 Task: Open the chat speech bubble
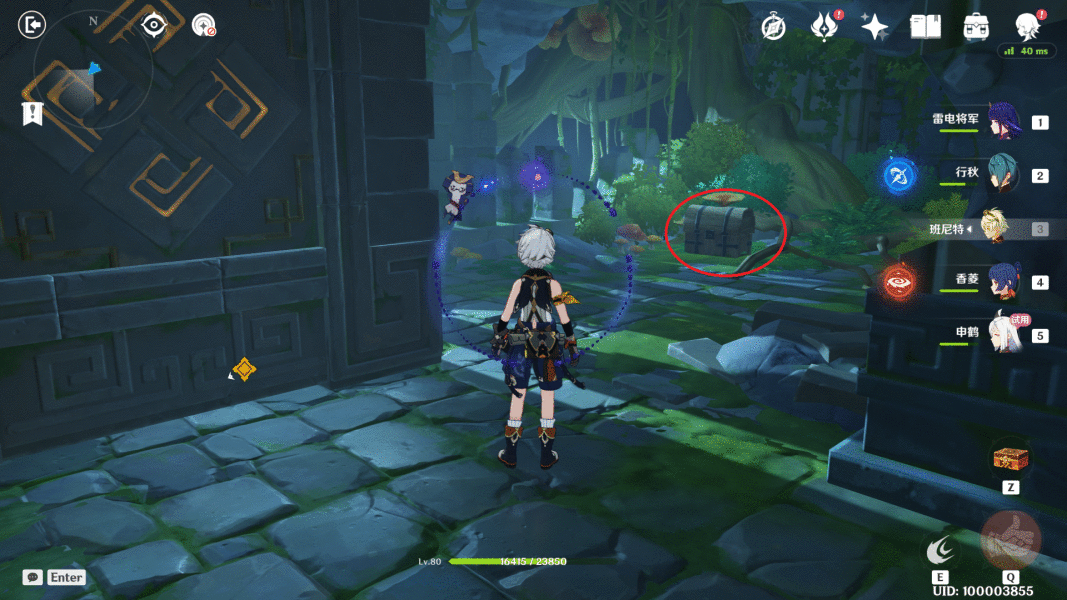tap(33, 577)
